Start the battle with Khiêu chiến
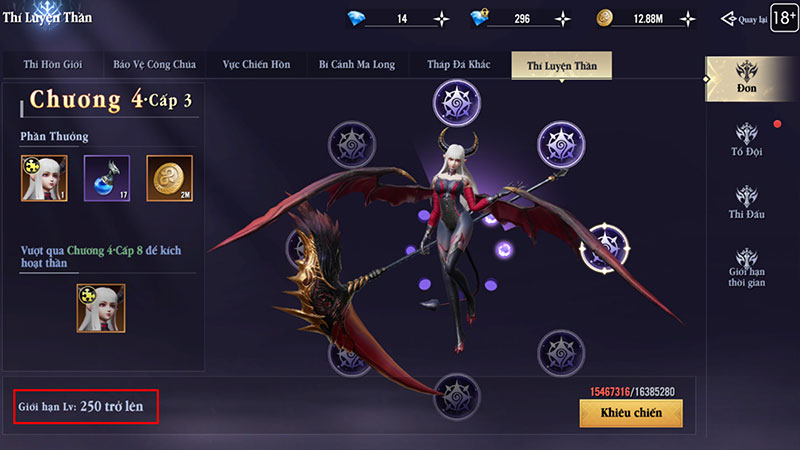800x450 pixels. point(630,413)
